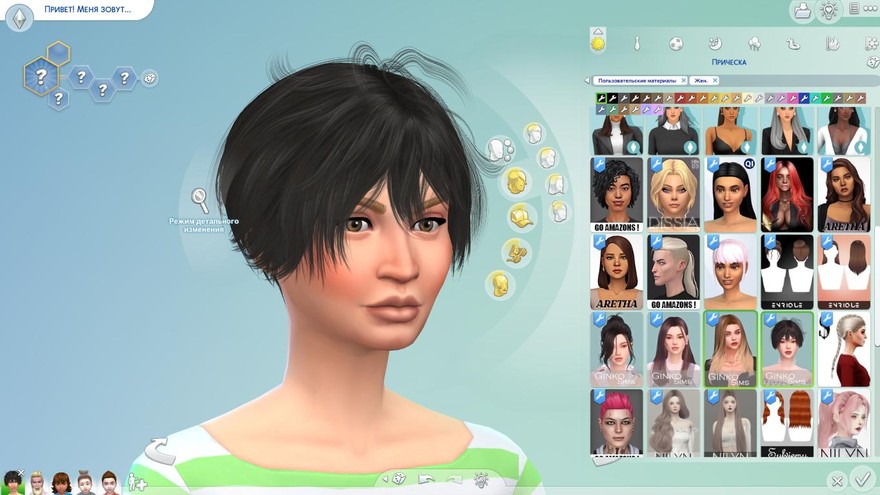Select the pink short hair thumbnail
The width and height of the screenshot is (880, 495).
730,269
